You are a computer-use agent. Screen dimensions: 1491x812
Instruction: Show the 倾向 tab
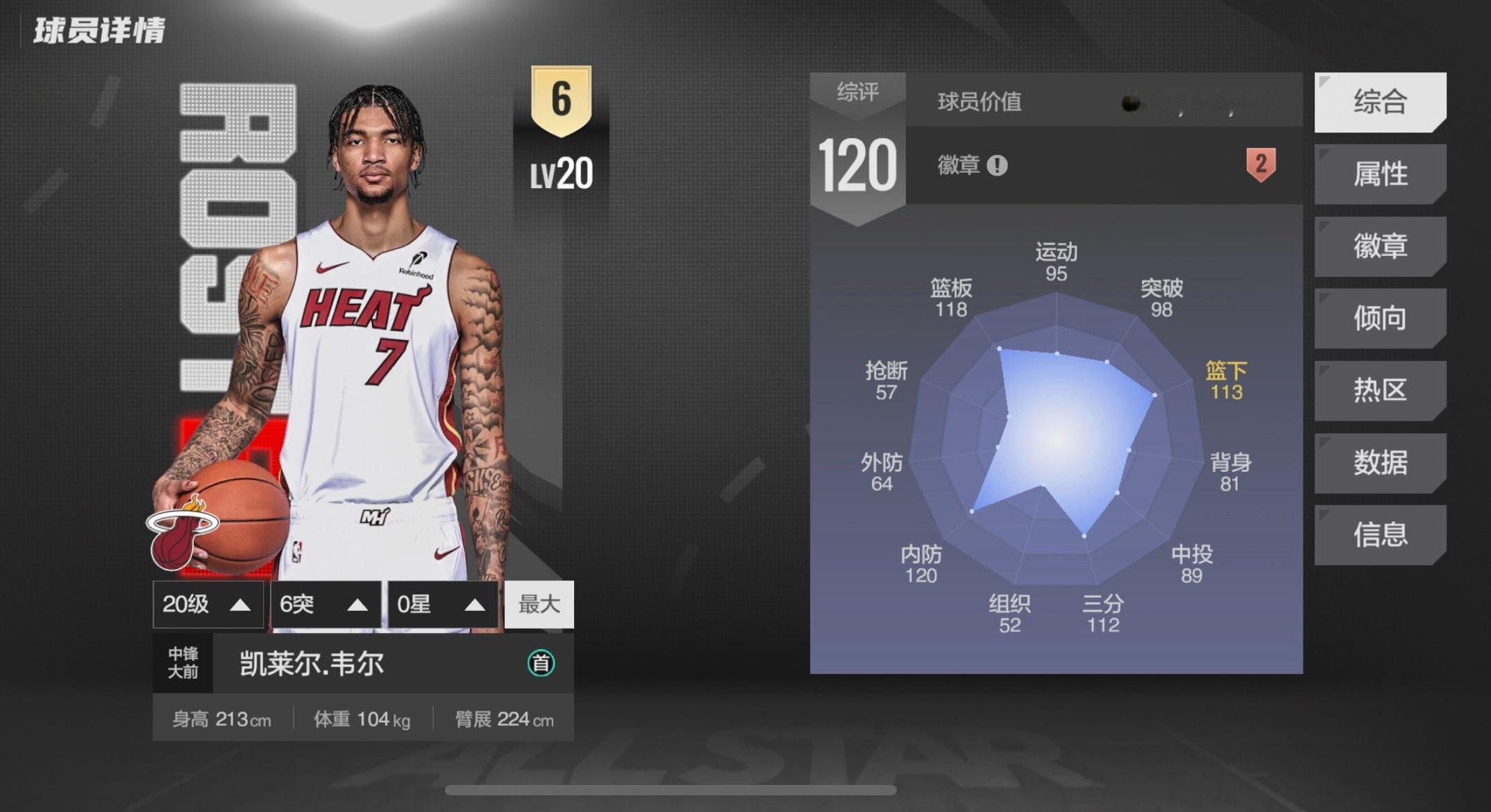[x=1379, y=319]
